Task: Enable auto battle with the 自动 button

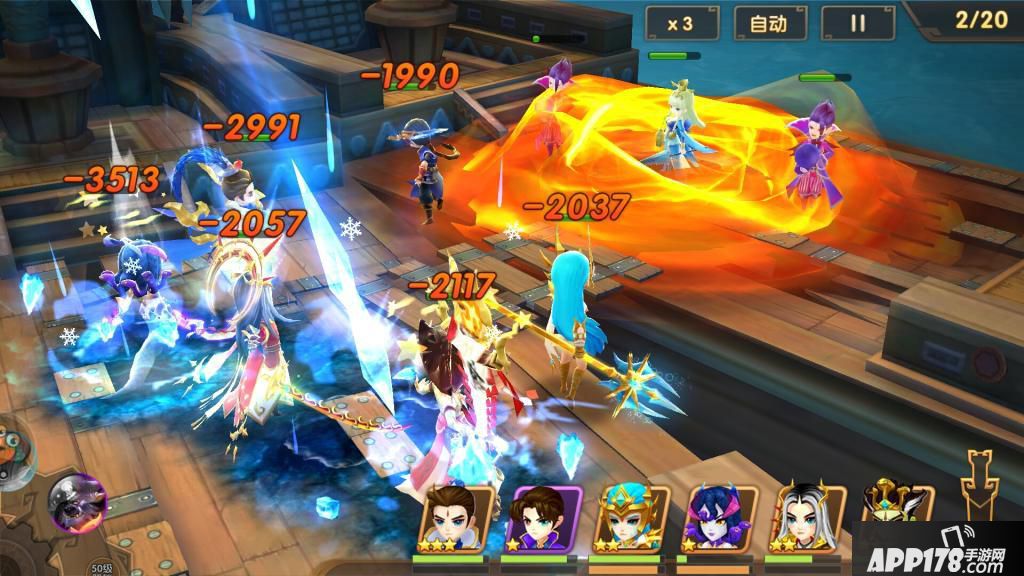Action: pos(769,24)
